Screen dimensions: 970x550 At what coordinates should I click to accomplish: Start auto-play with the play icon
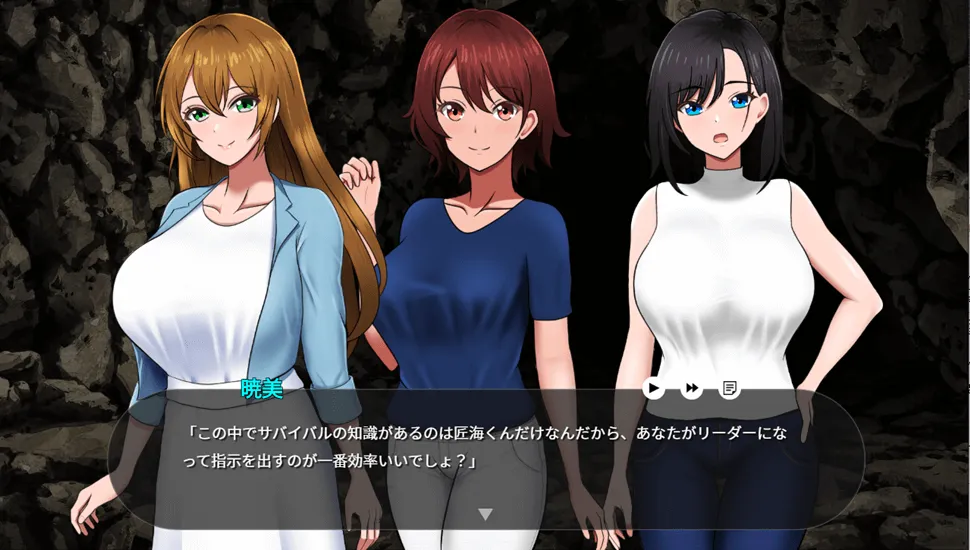tap(654, 388)
